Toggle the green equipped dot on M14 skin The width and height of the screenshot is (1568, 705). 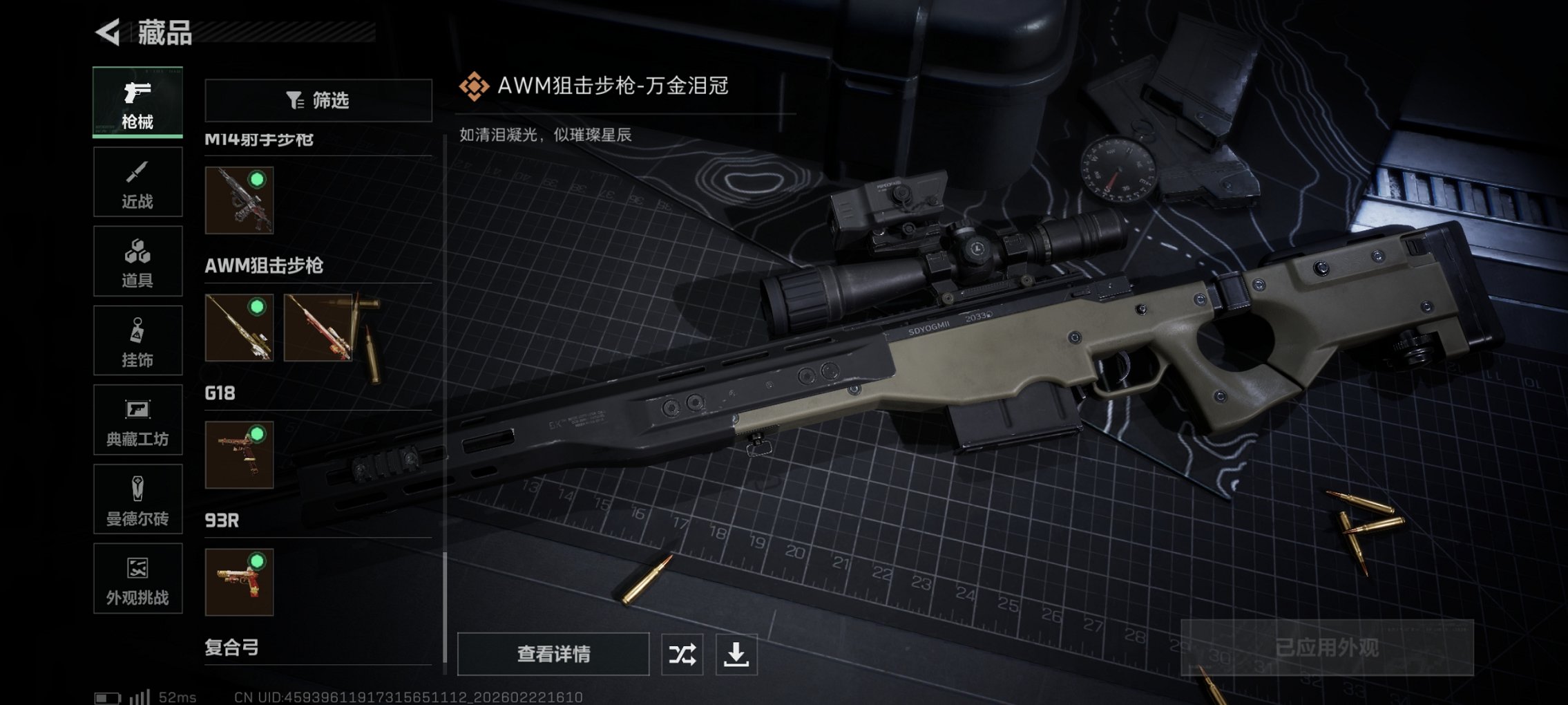258,180
